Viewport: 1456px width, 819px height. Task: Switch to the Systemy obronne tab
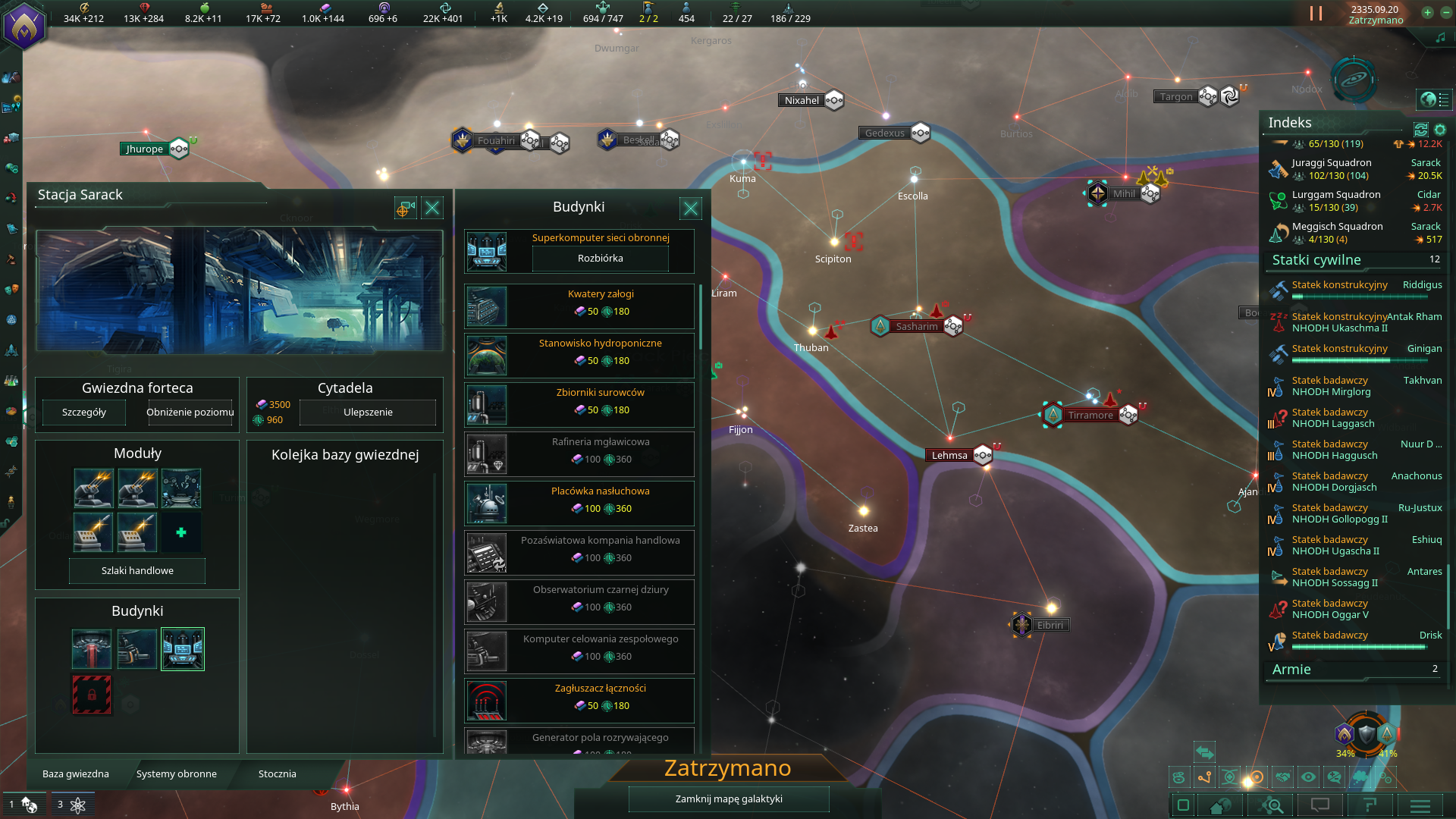tap(176, 774)
